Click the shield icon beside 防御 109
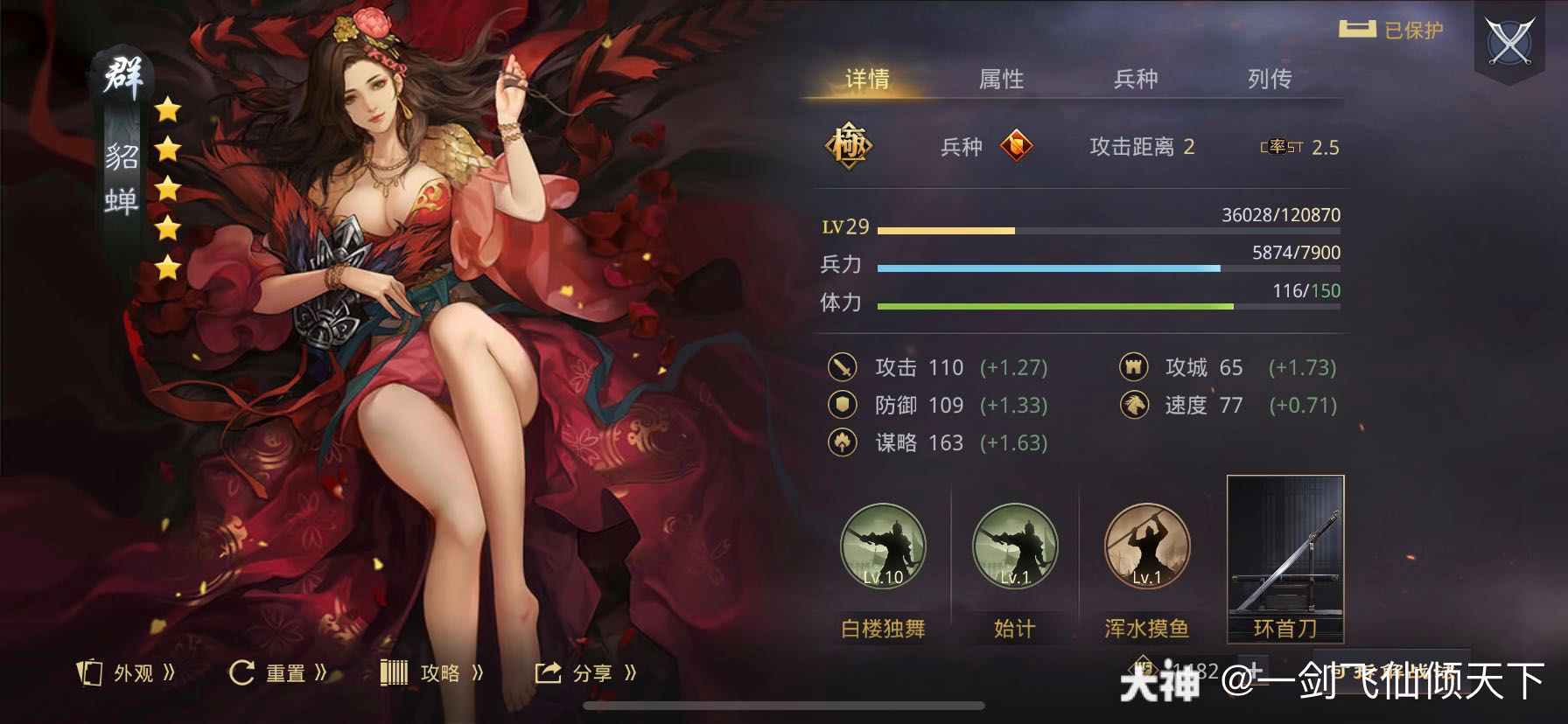 843,406
